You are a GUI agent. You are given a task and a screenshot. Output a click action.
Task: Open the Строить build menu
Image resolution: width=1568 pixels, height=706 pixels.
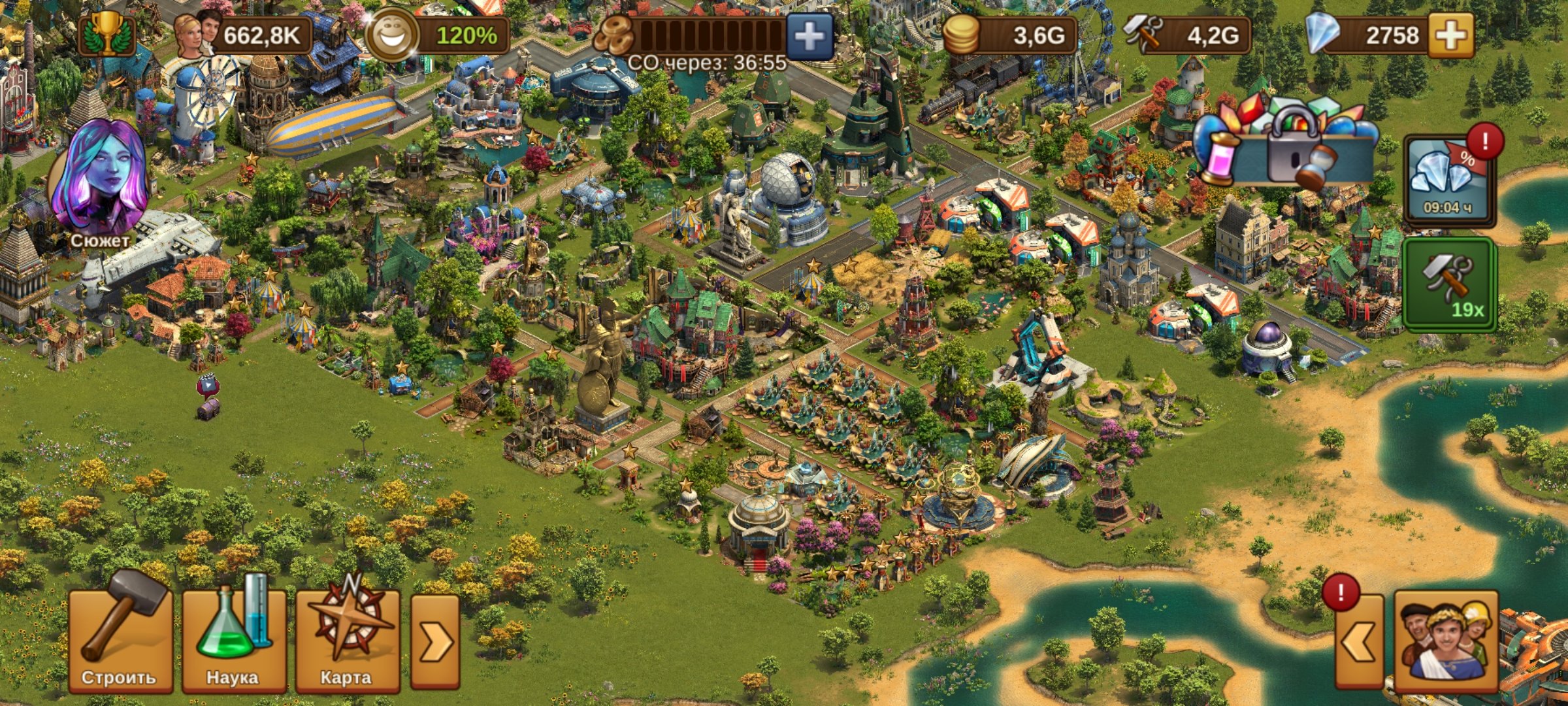[x=121, y=639]
